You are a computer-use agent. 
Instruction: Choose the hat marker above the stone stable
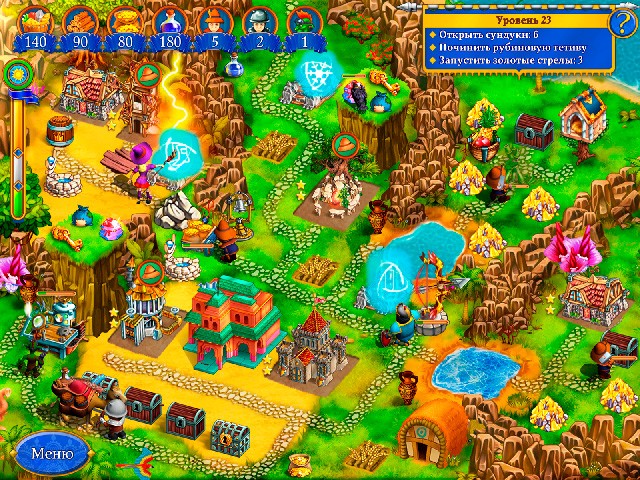click(x=345, y=145)
